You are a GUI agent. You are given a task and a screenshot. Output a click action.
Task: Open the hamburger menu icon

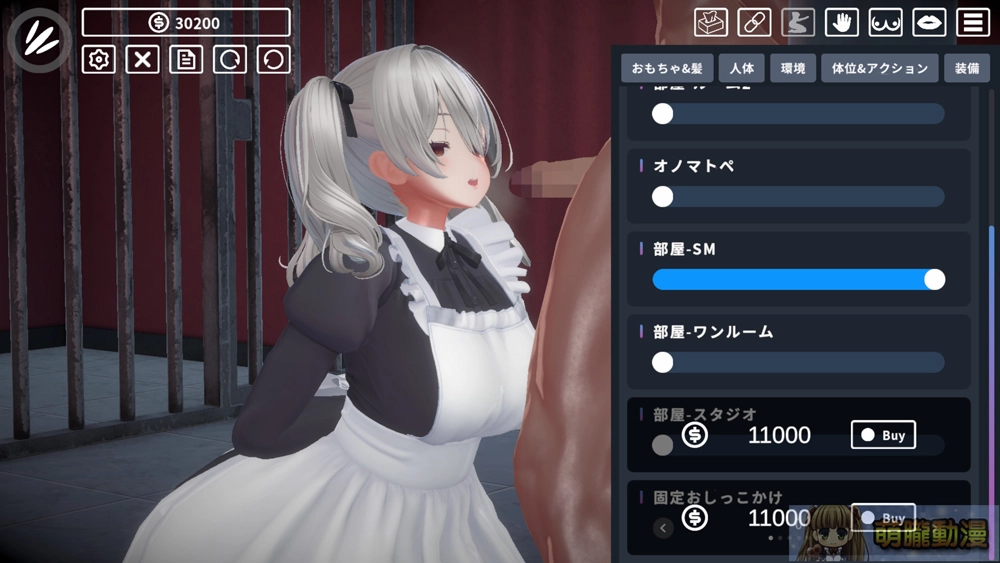pyautogui.click(x=973, y=22)
